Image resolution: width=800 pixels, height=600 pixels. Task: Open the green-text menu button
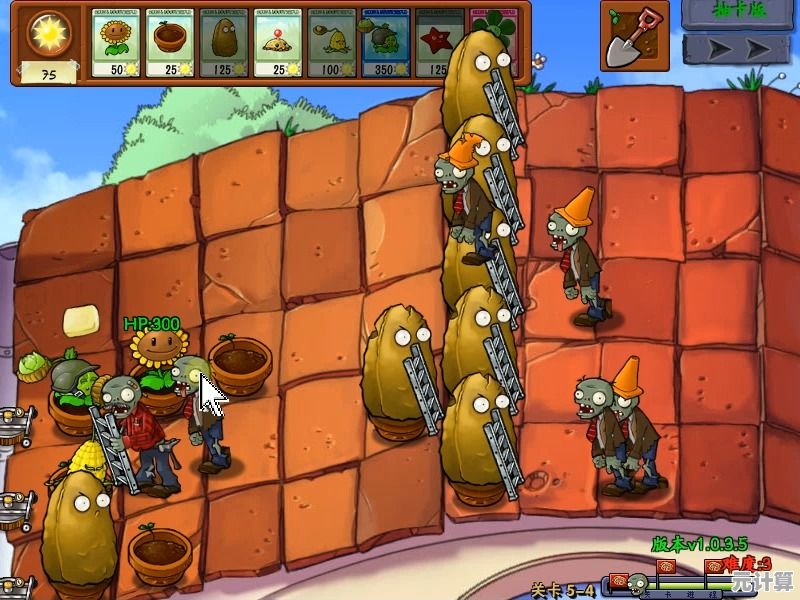(738, 13)
